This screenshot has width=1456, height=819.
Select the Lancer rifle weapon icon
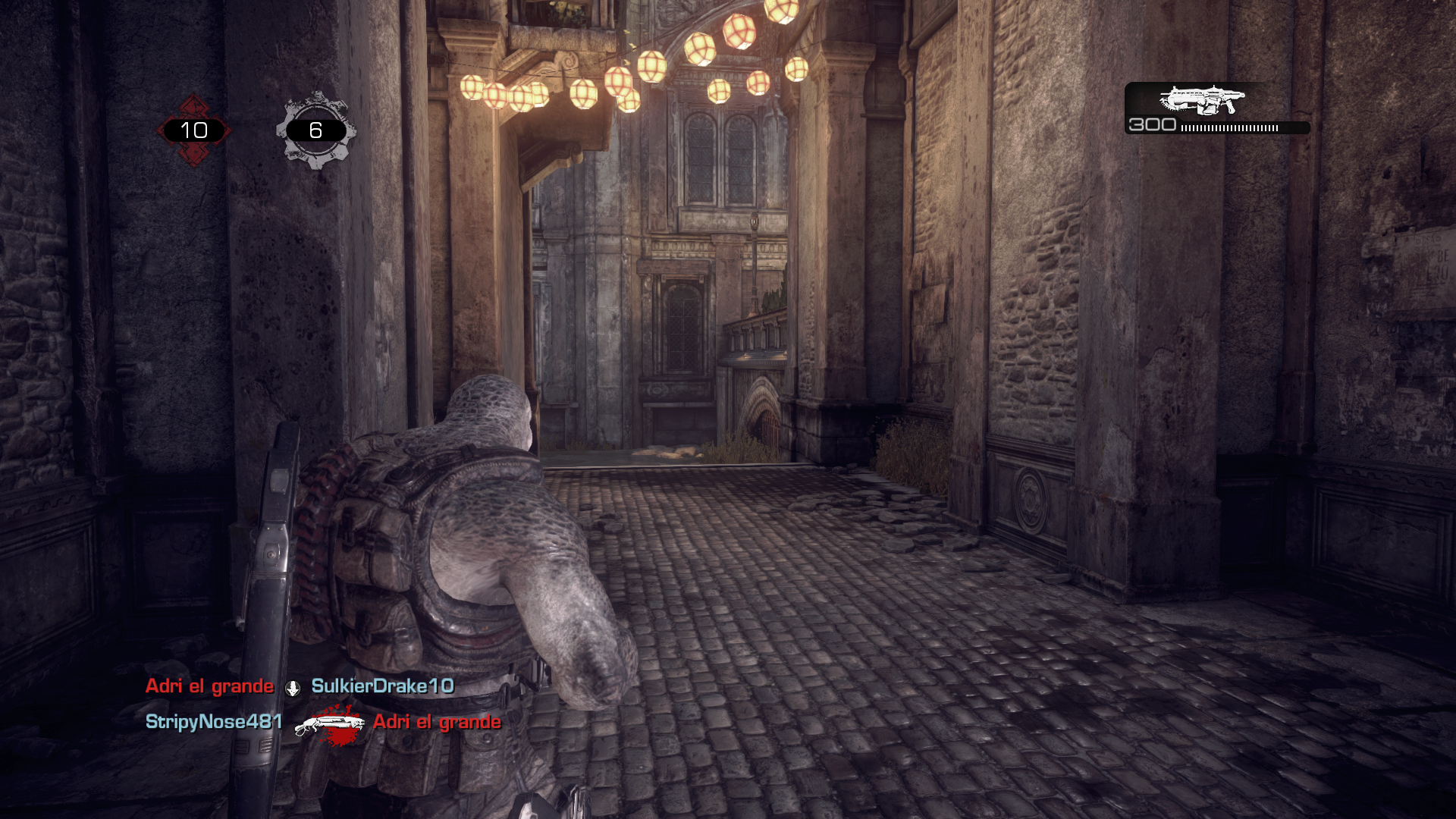1202,99
